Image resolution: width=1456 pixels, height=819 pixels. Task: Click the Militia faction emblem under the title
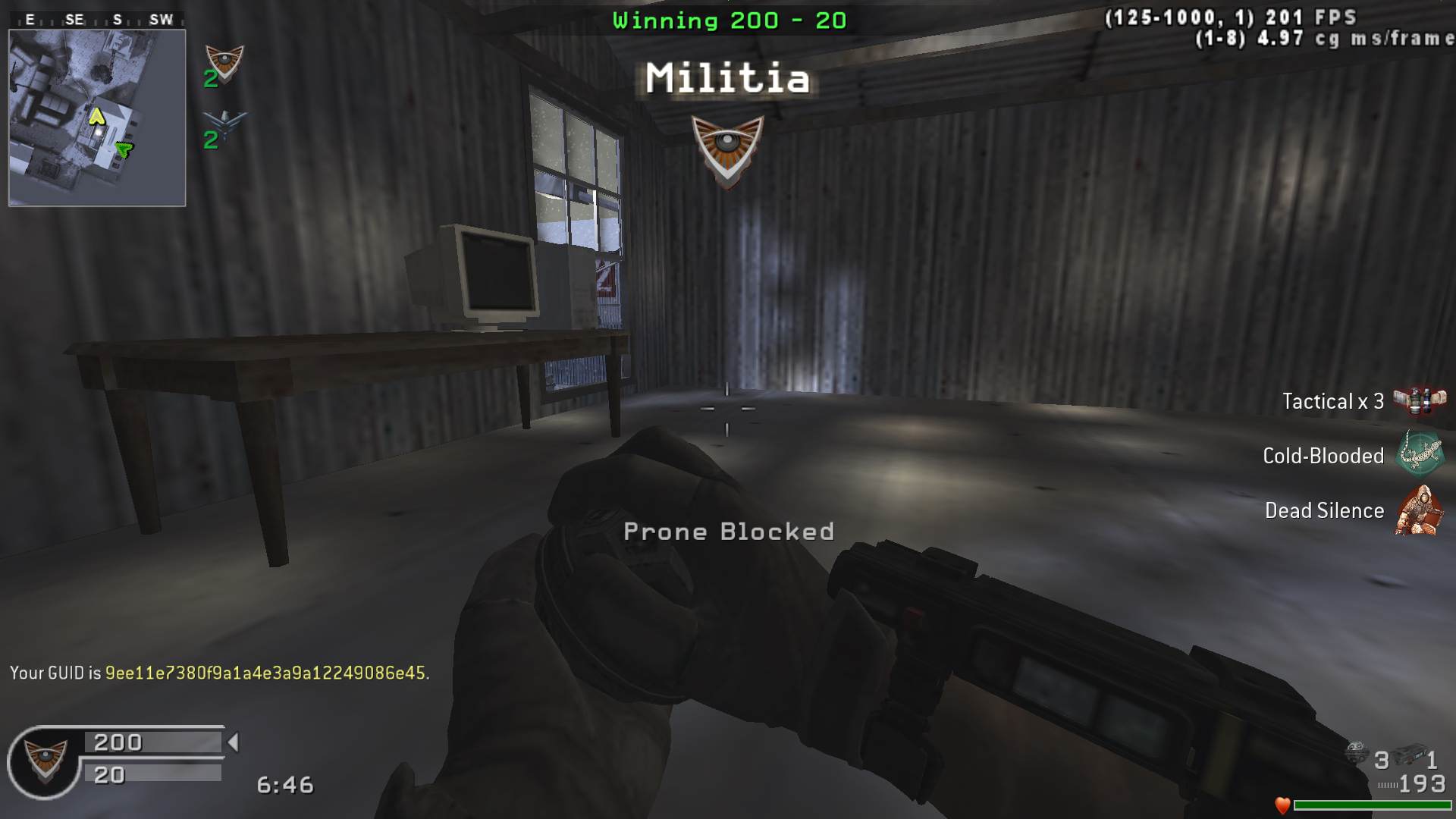727,149
